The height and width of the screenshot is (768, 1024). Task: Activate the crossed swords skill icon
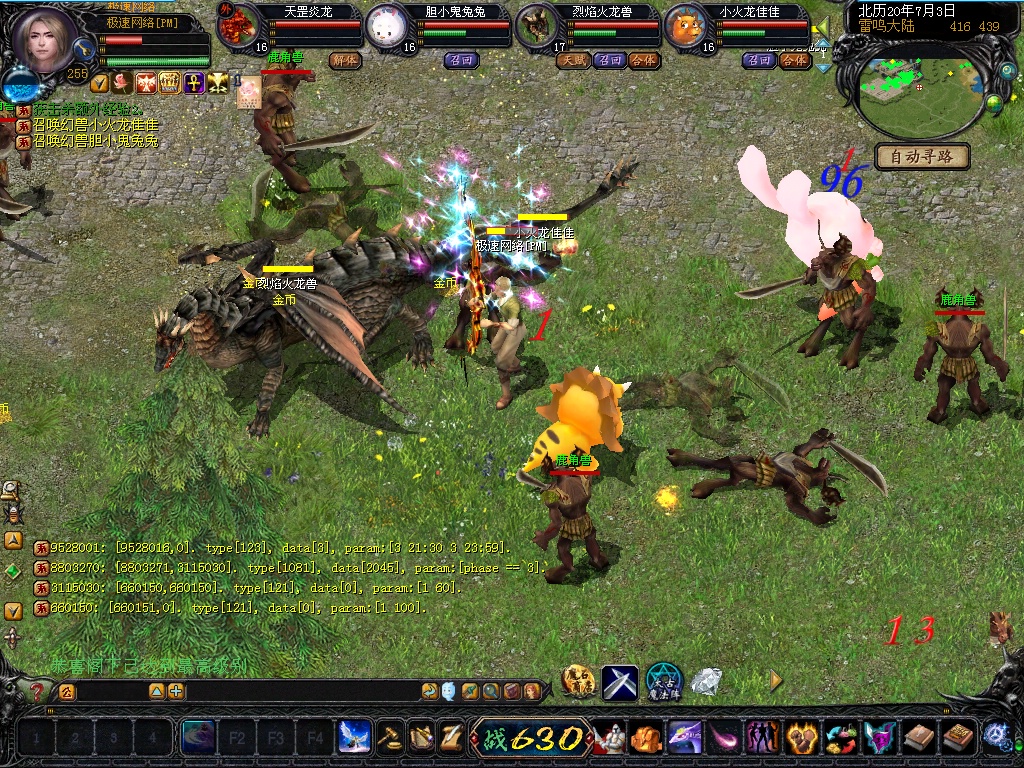(x=619, y=682)
